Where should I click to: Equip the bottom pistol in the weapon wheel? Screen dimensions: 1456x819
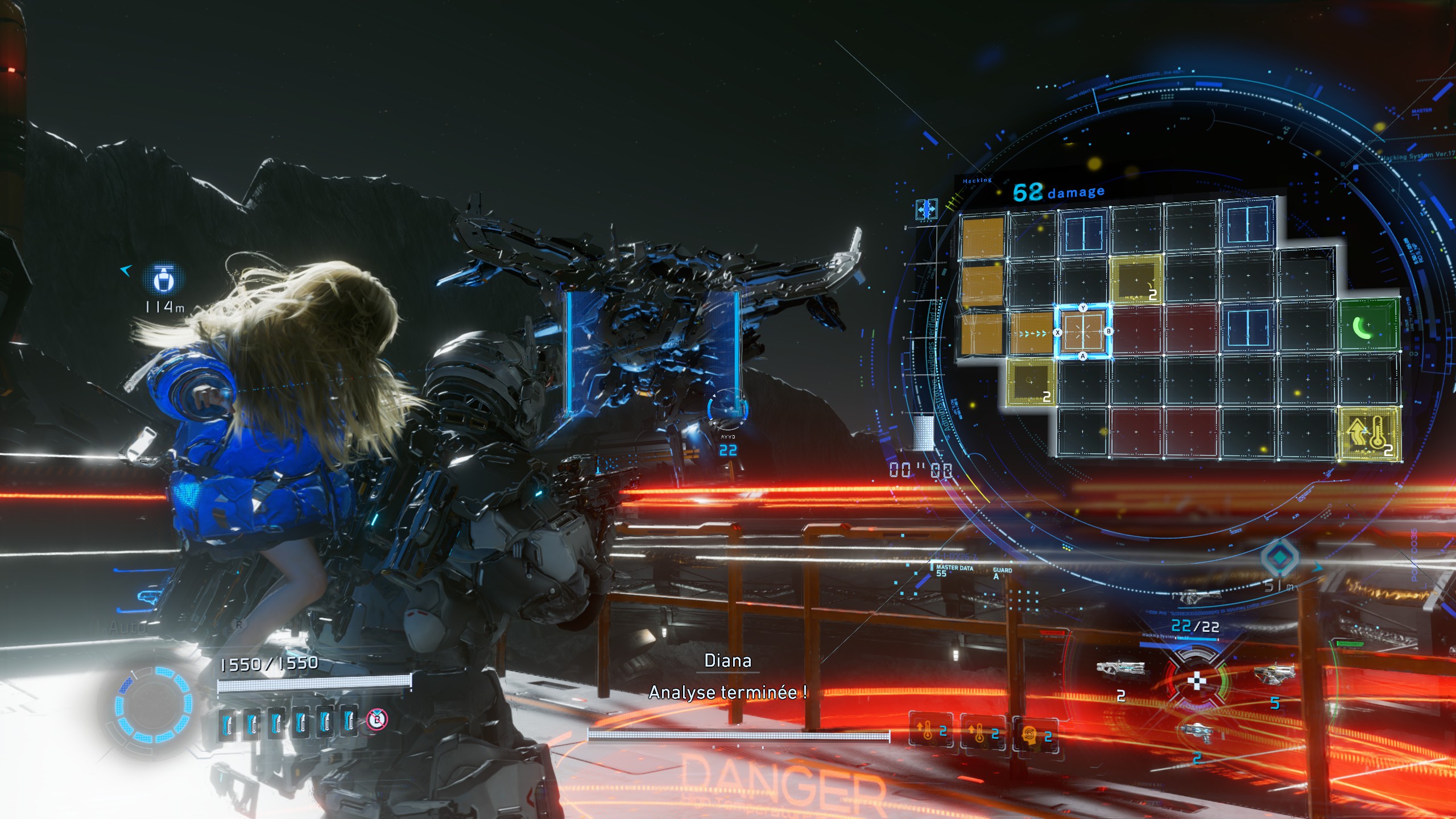(1196, 732)
